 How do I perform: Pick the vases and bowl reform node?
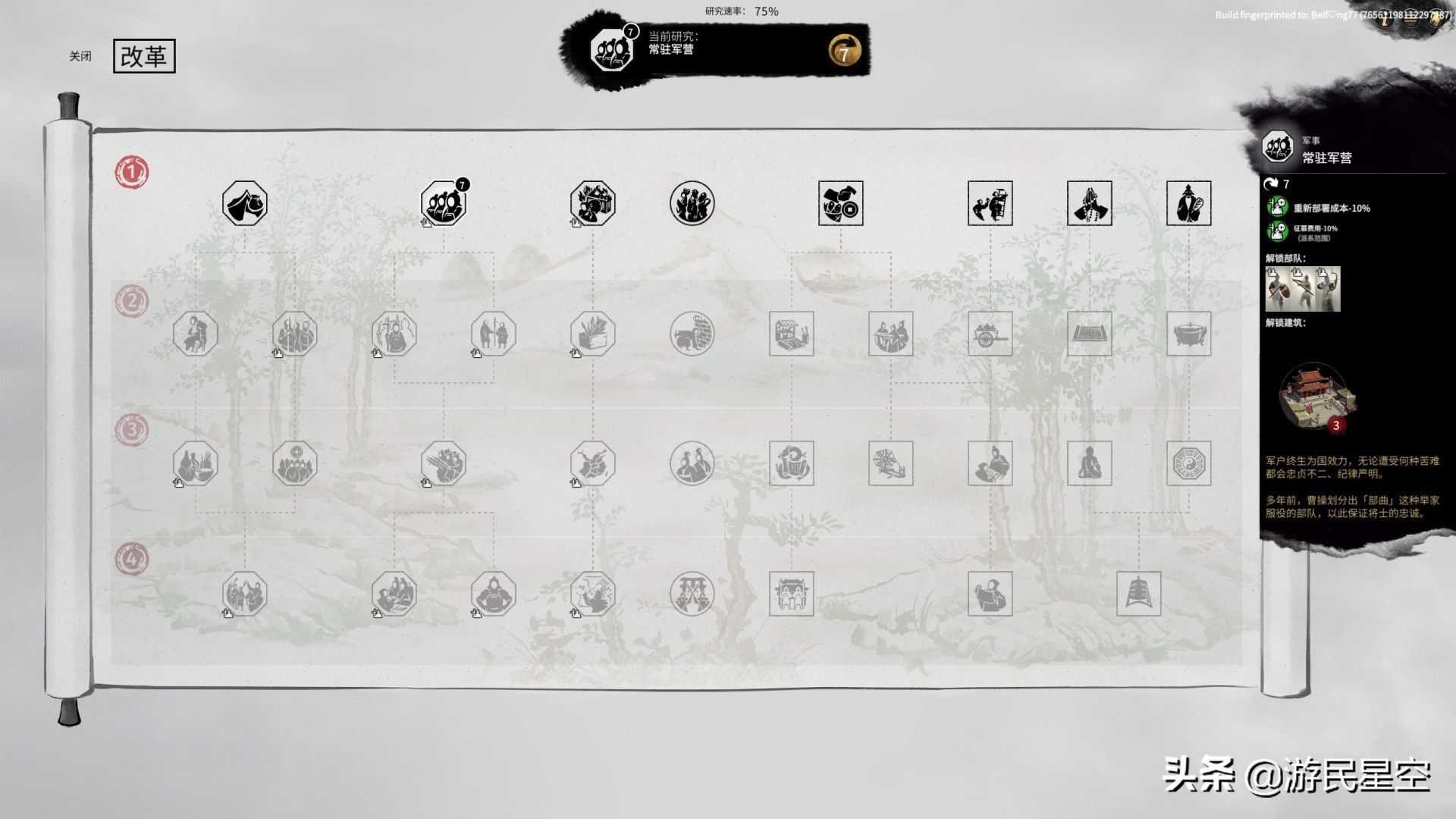coord(195,463)
